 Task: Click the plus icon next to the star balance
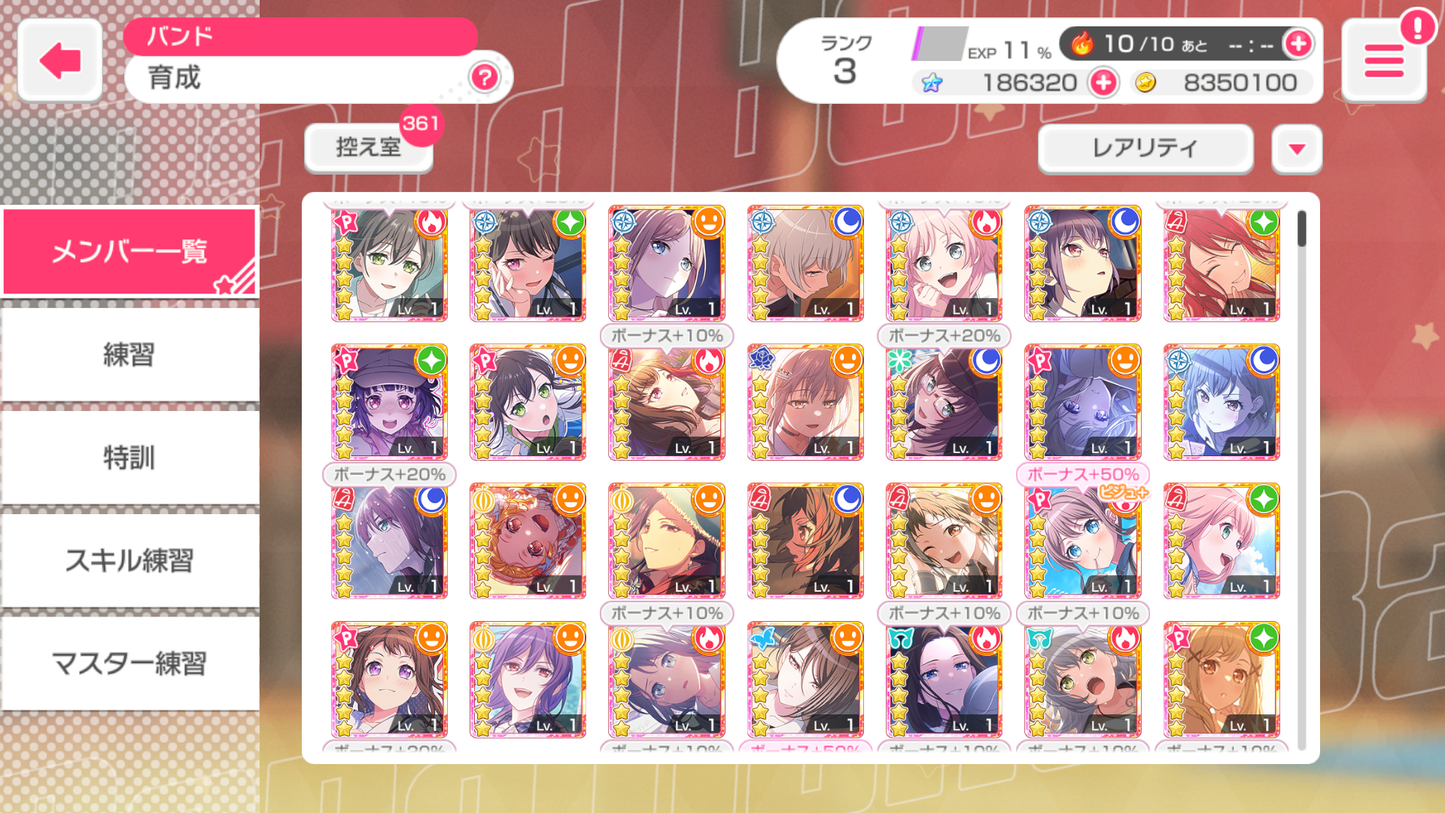(x=1102, y=83)
